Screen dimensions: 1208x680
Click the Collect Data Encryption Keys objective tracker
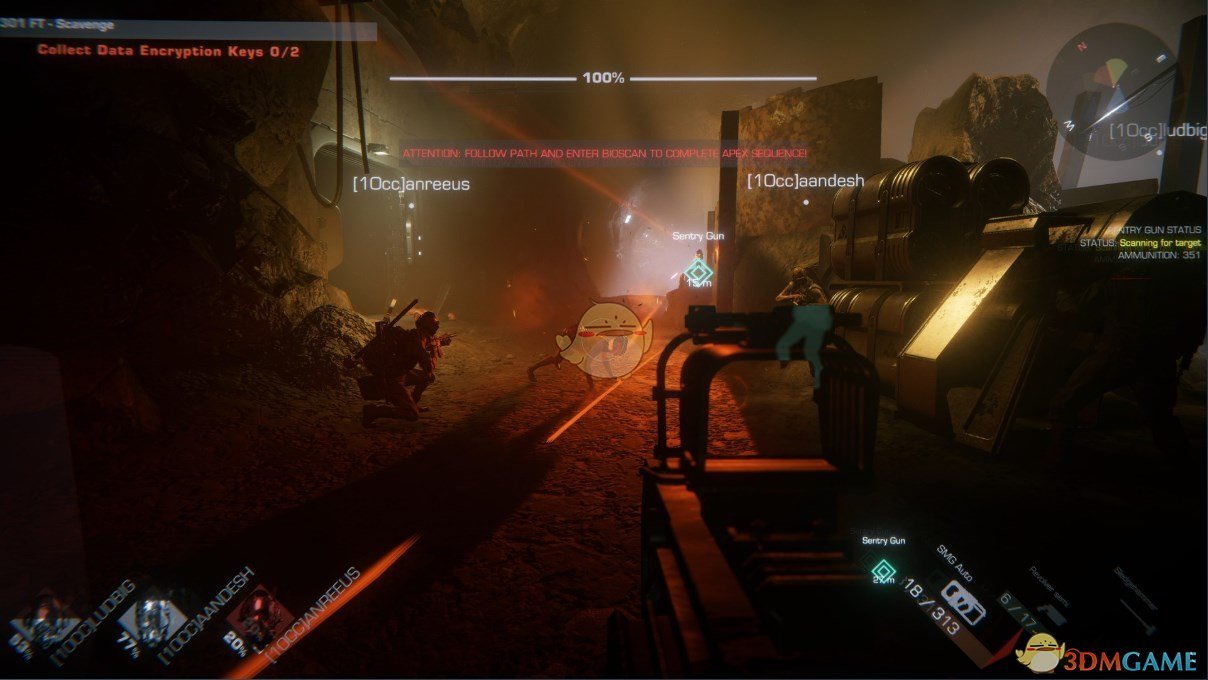click(x=168, y=50)
